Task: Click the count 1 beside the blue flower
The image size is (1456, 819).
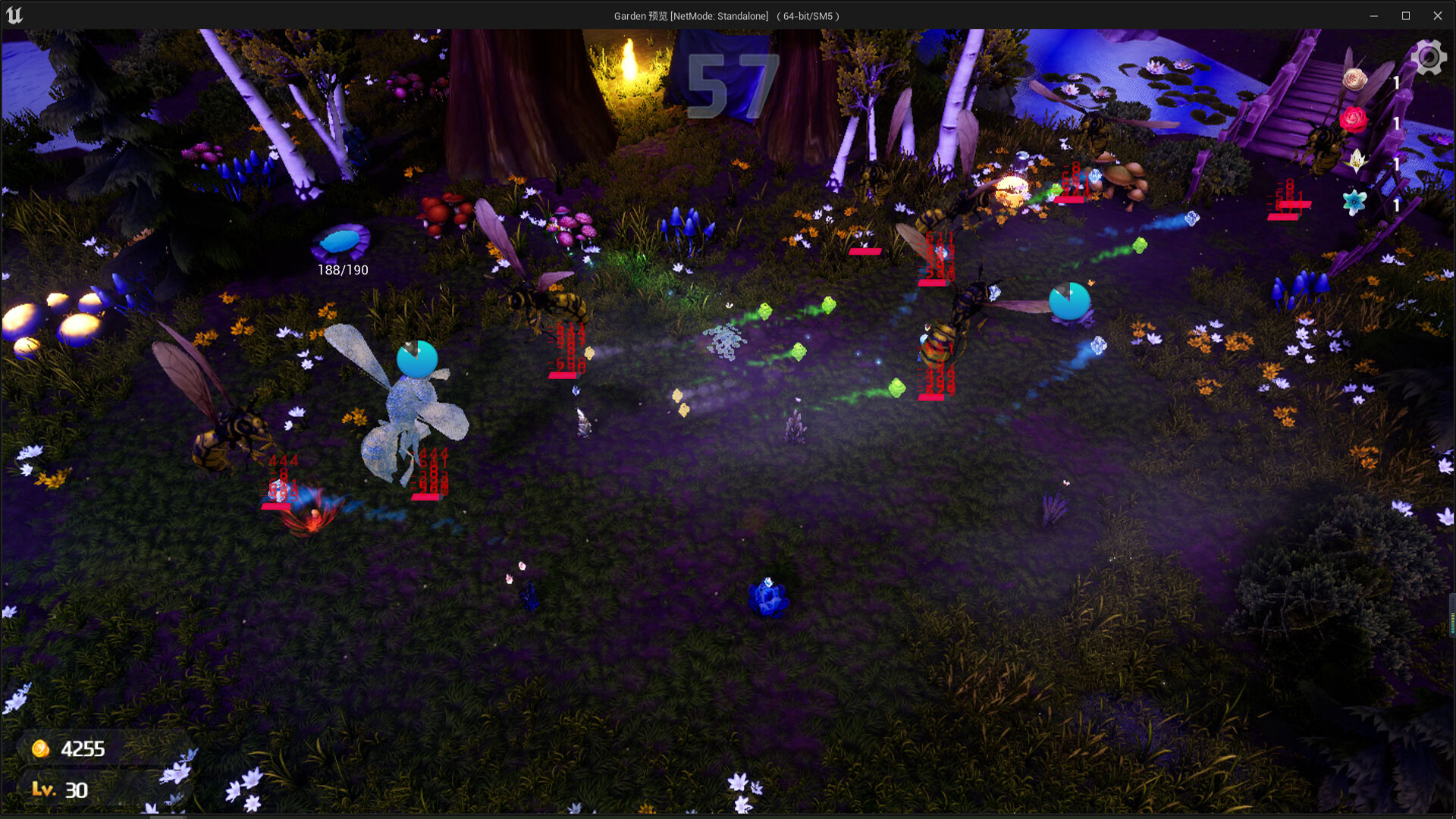Action: pyautogui.click(x=1398, y=206)
